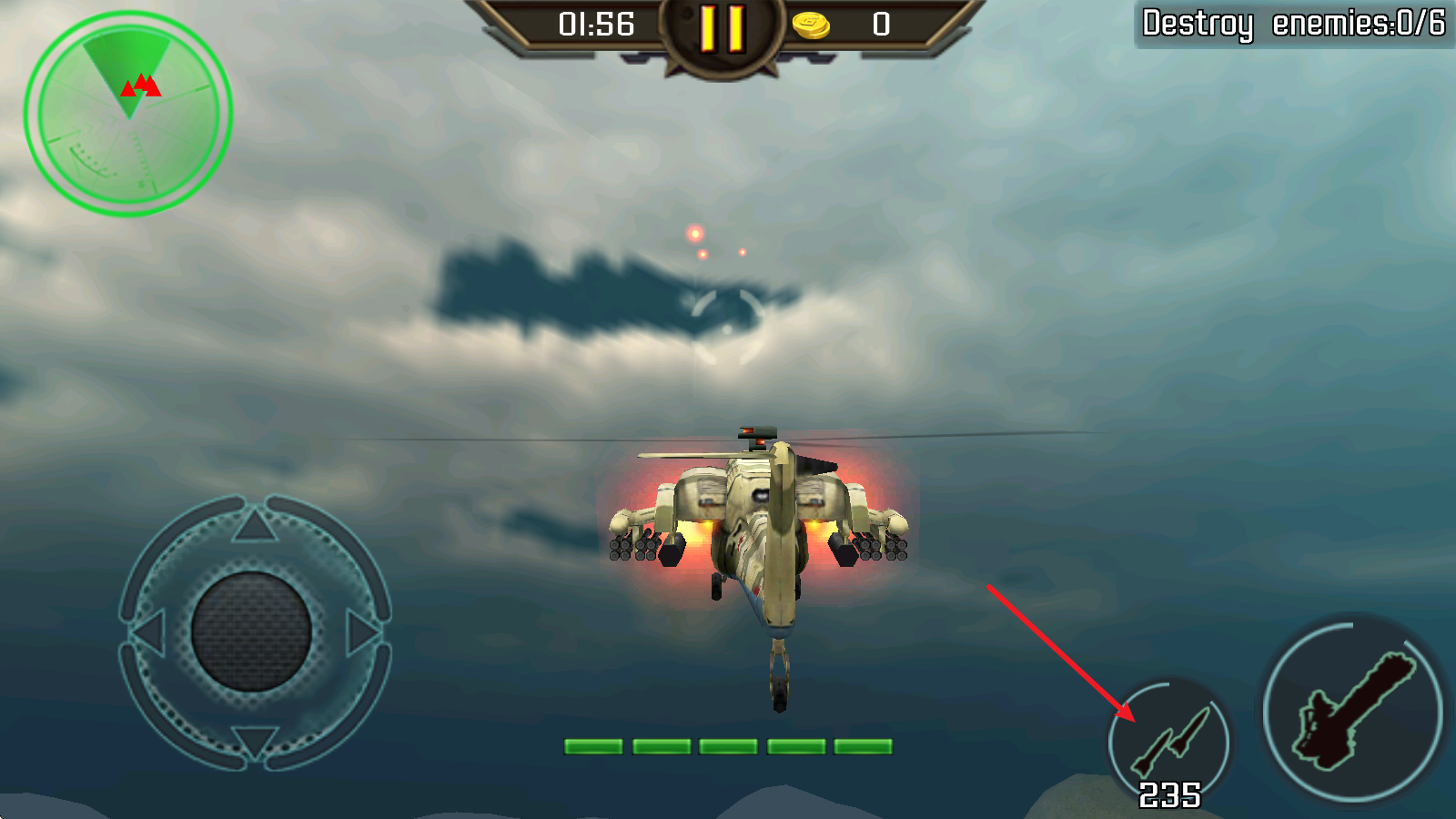
Task: Click the mission timer showing 01:56
Action: 596,25
